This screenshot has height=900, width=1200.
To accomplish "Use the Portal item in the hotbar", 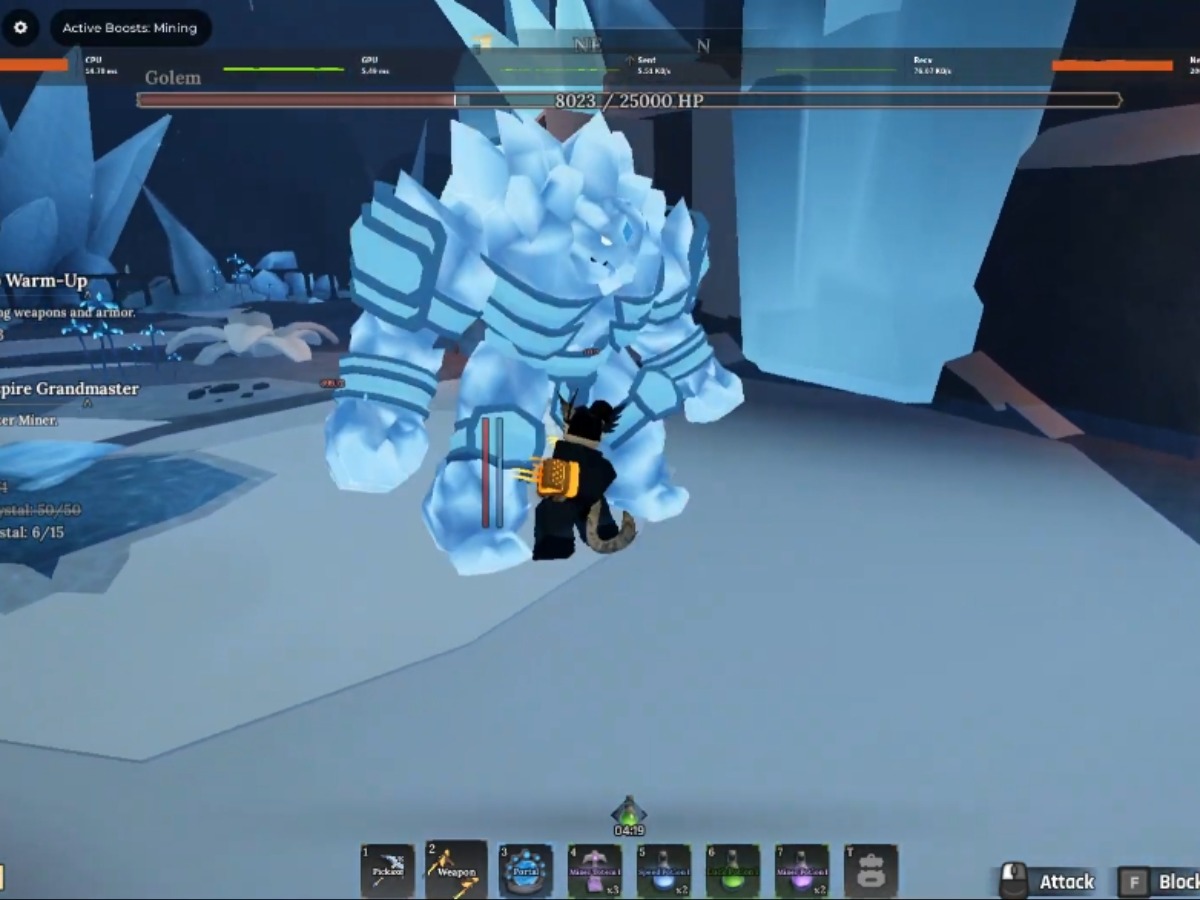I will click(x=526, y=871).
